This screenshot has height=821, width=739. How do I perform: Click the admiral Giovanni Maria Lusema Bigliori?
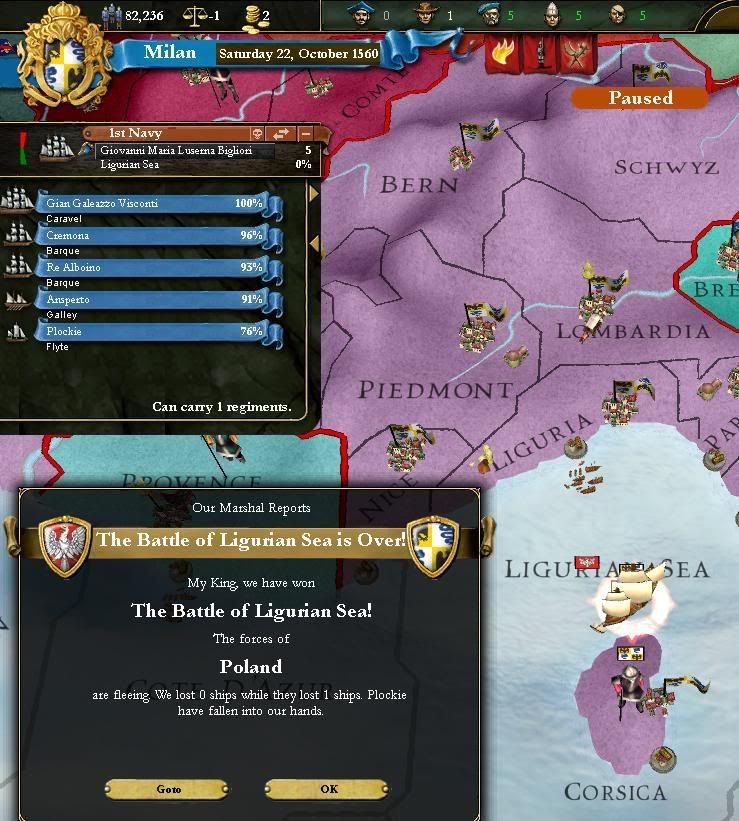(175, 150)
